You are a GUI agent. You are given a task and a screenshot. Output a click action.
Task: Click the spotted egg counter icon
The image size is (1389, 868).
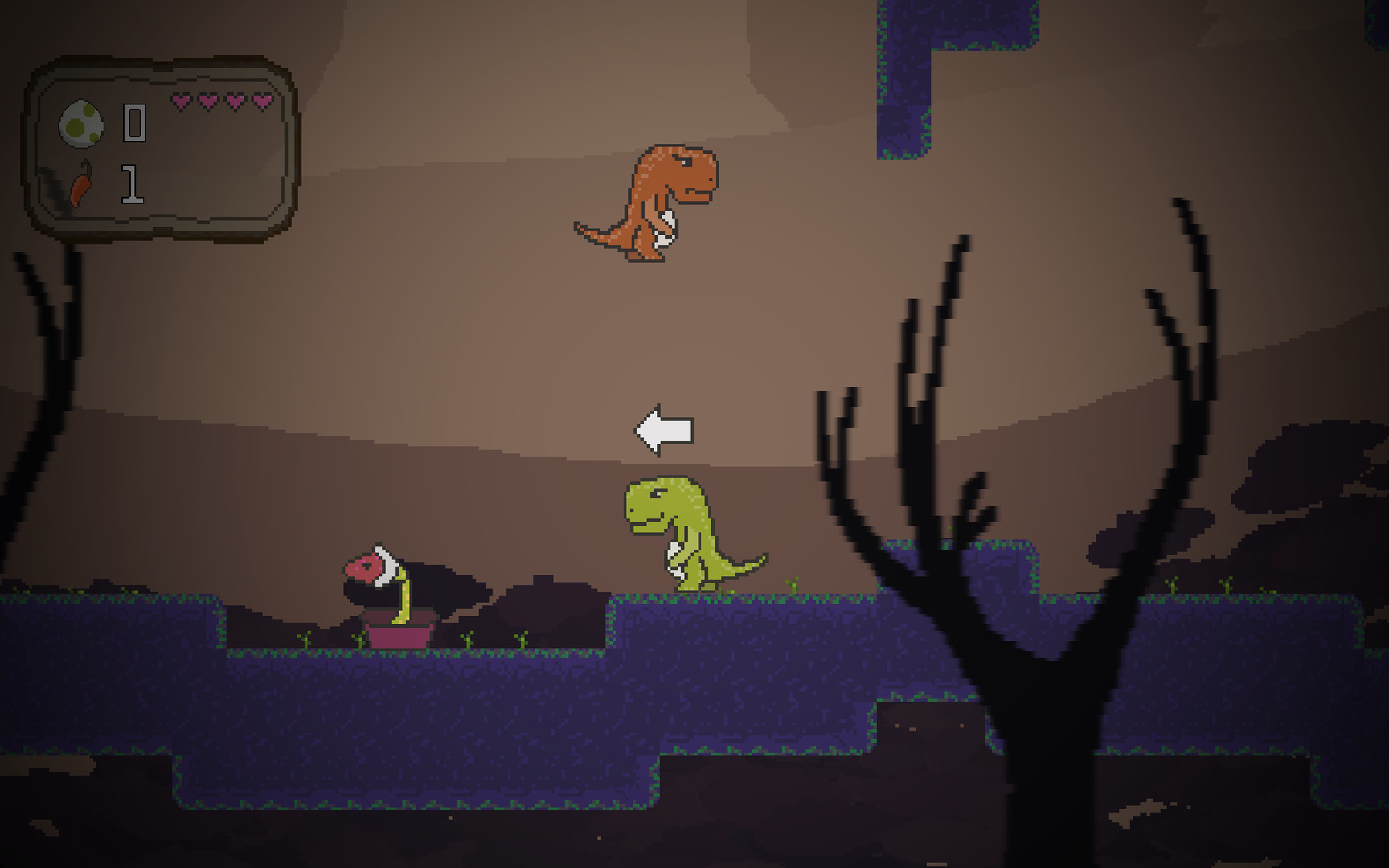[x=82, y=123]
